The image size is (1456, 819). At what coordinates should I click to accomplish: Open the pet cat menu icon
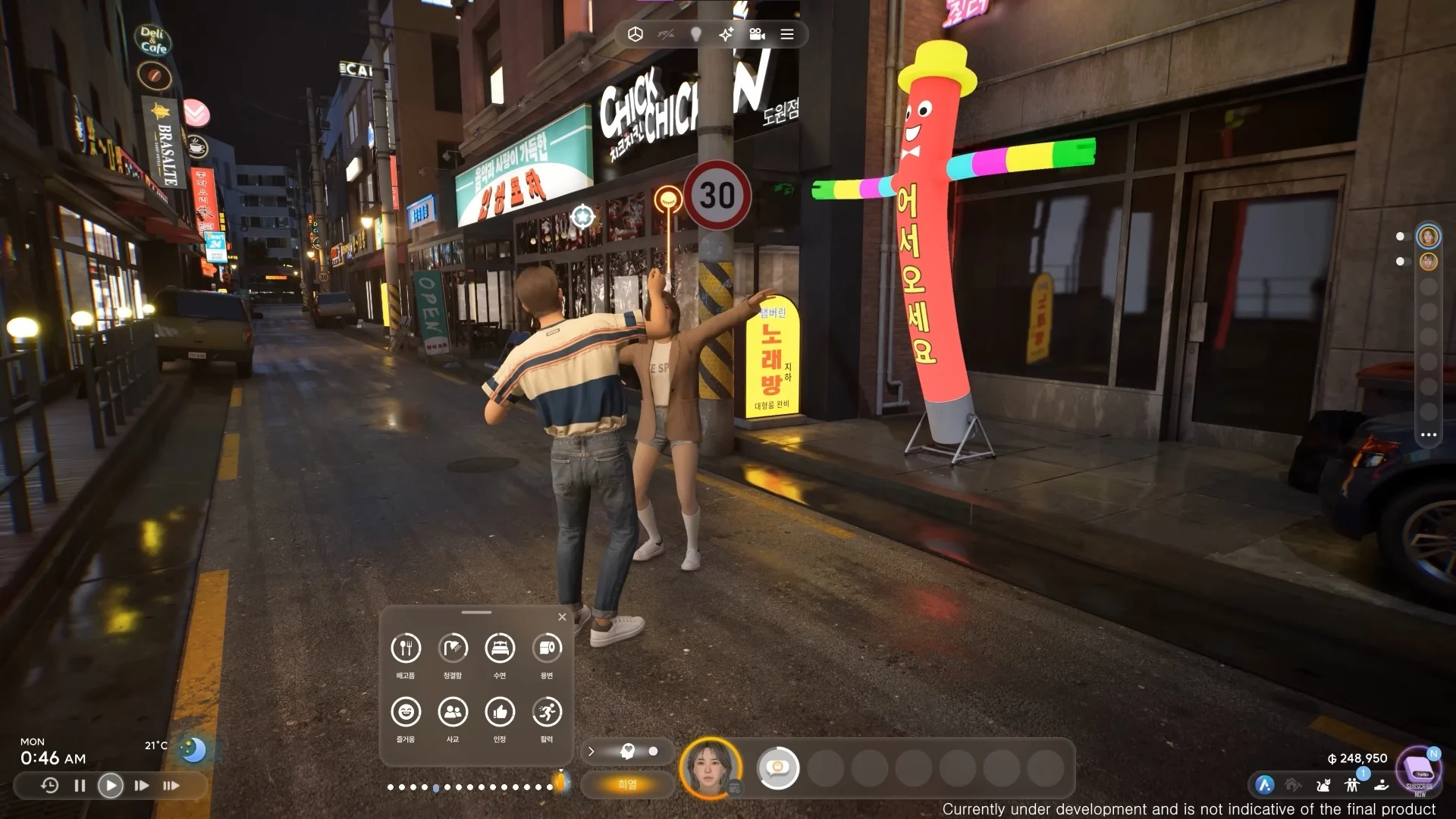(1323, 786)
